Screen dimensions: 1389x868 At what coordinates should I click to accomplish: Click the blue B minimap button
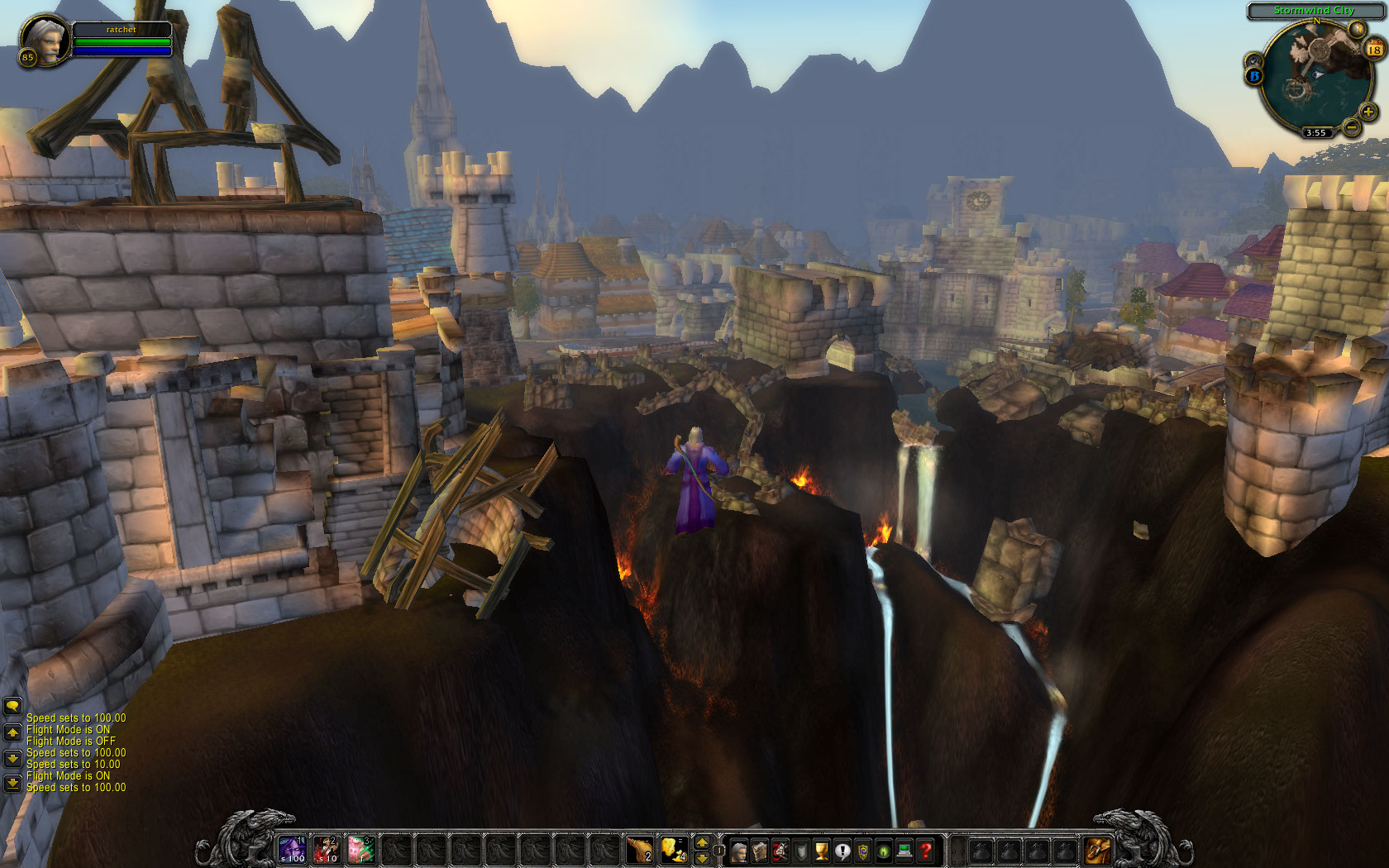point(1254,76)
